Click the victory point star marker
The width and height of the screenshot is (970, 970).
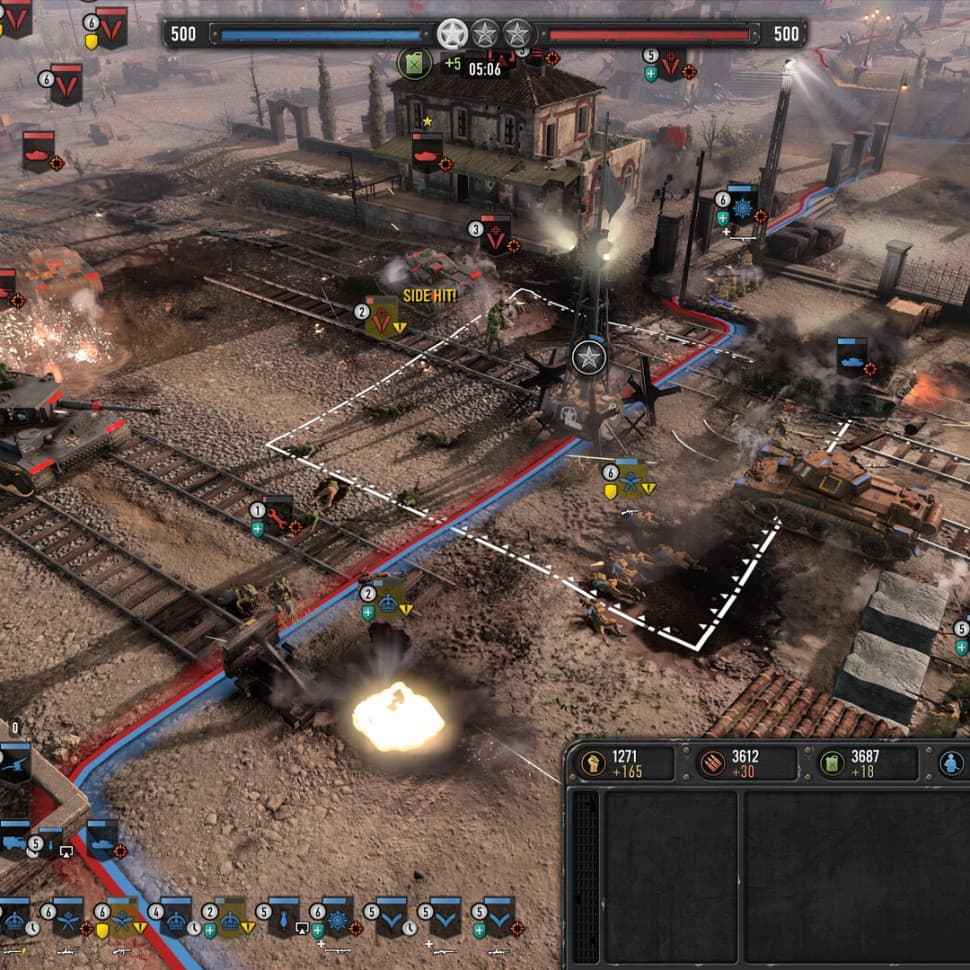(589, 357)
